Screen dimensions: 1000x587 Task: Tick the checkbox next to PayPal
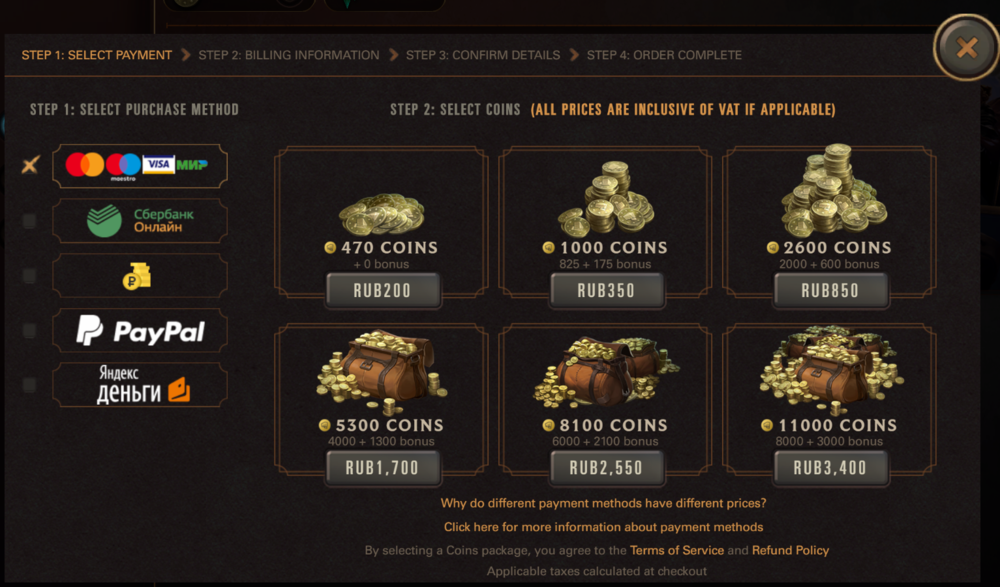(x=29, y=331)
